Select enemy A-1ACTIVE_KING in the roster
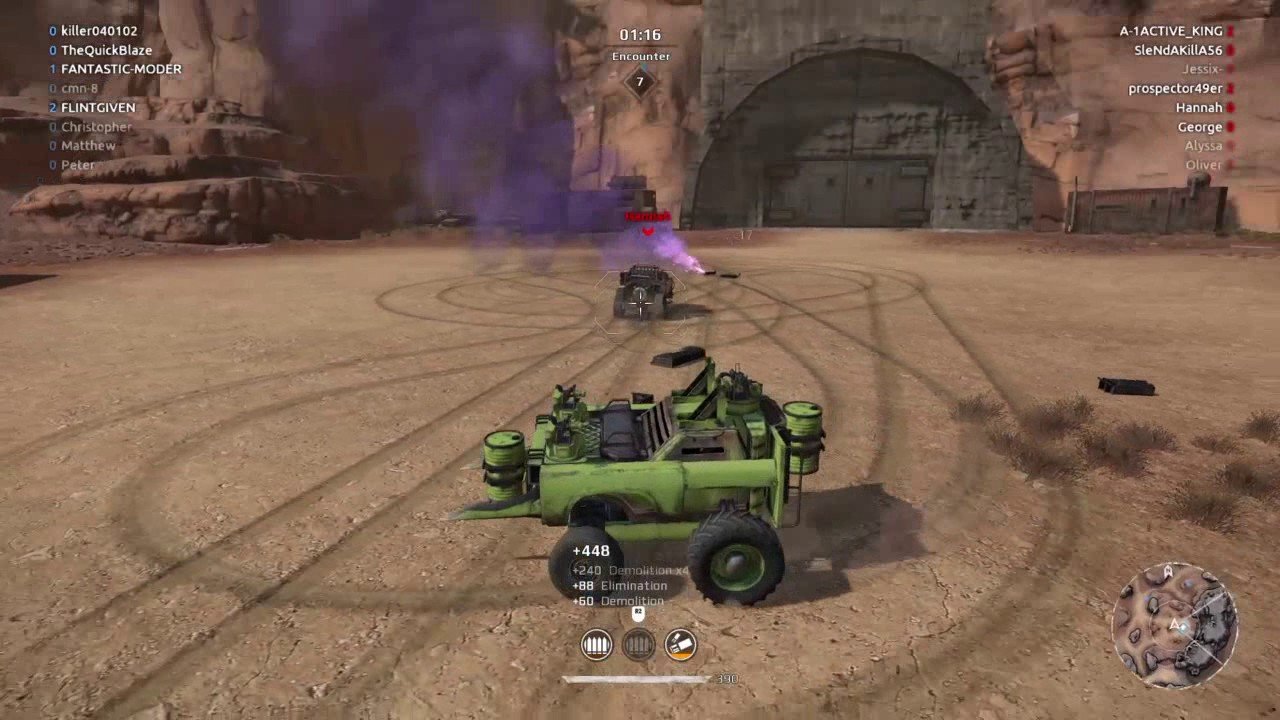Viewport: 1280px width, 720px height. (1171, 31)
